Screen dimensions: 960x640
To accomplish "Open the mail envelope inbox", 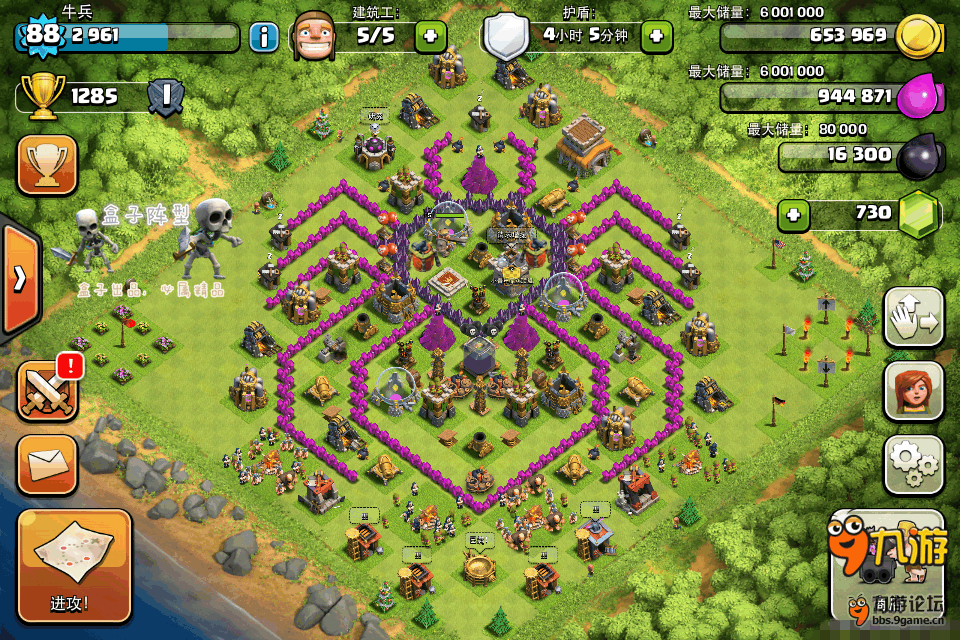I will click(x=47, y=465).
